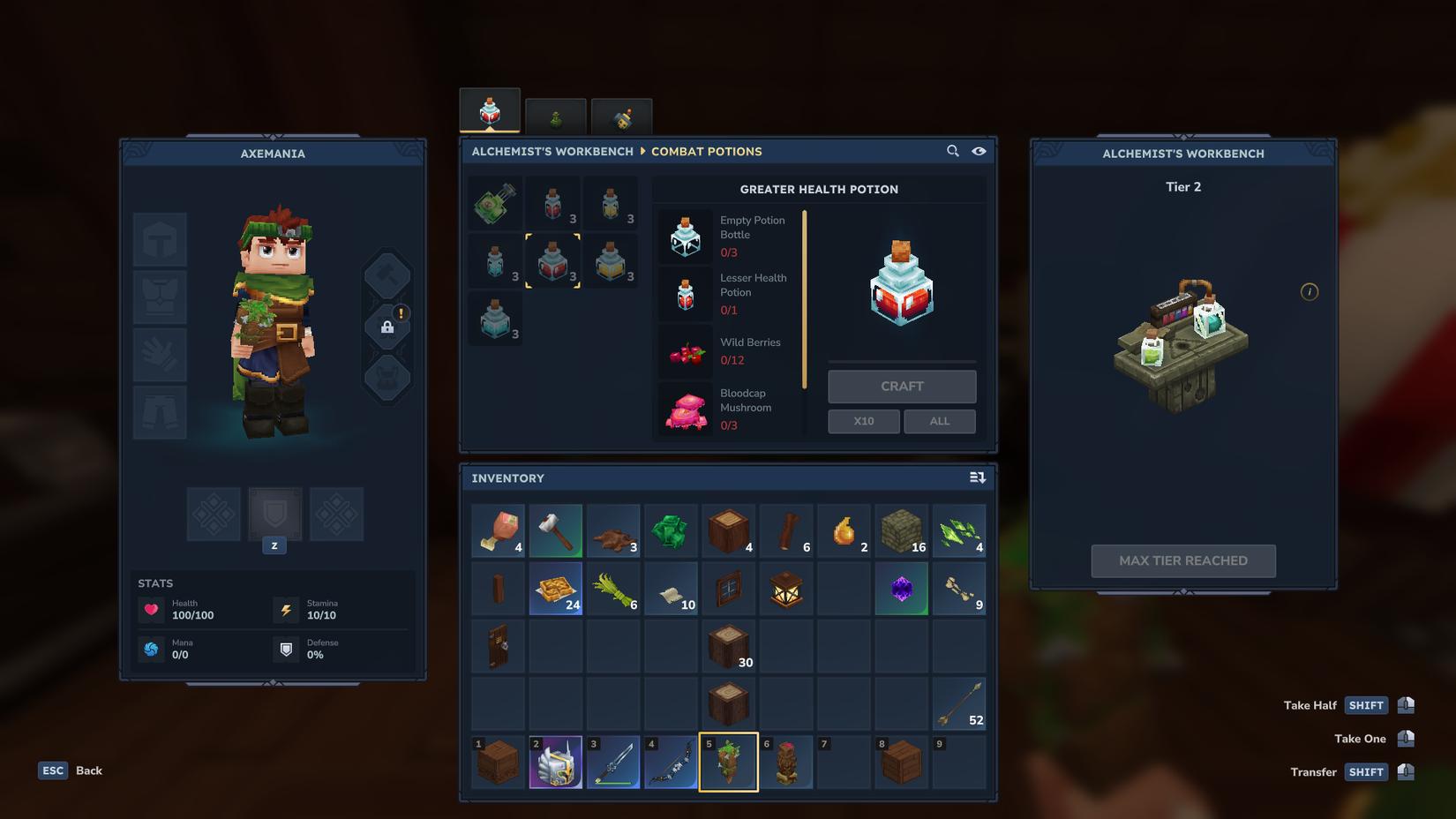
Task: Select the Empty Potion Bottle ingredient icon
Action: point(686,236)
